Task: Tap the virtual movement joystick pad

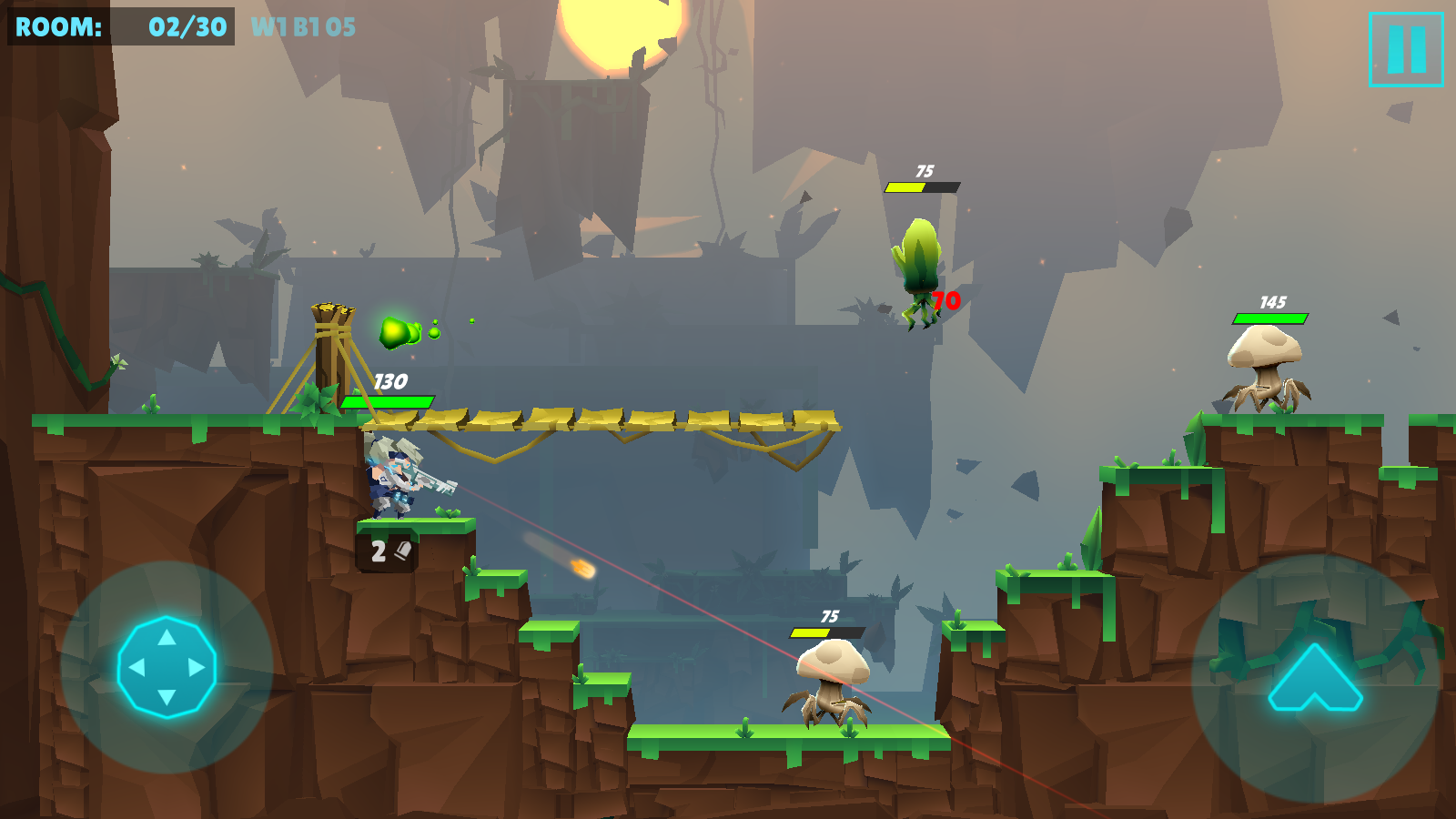Action: click(x=167, y=667)
